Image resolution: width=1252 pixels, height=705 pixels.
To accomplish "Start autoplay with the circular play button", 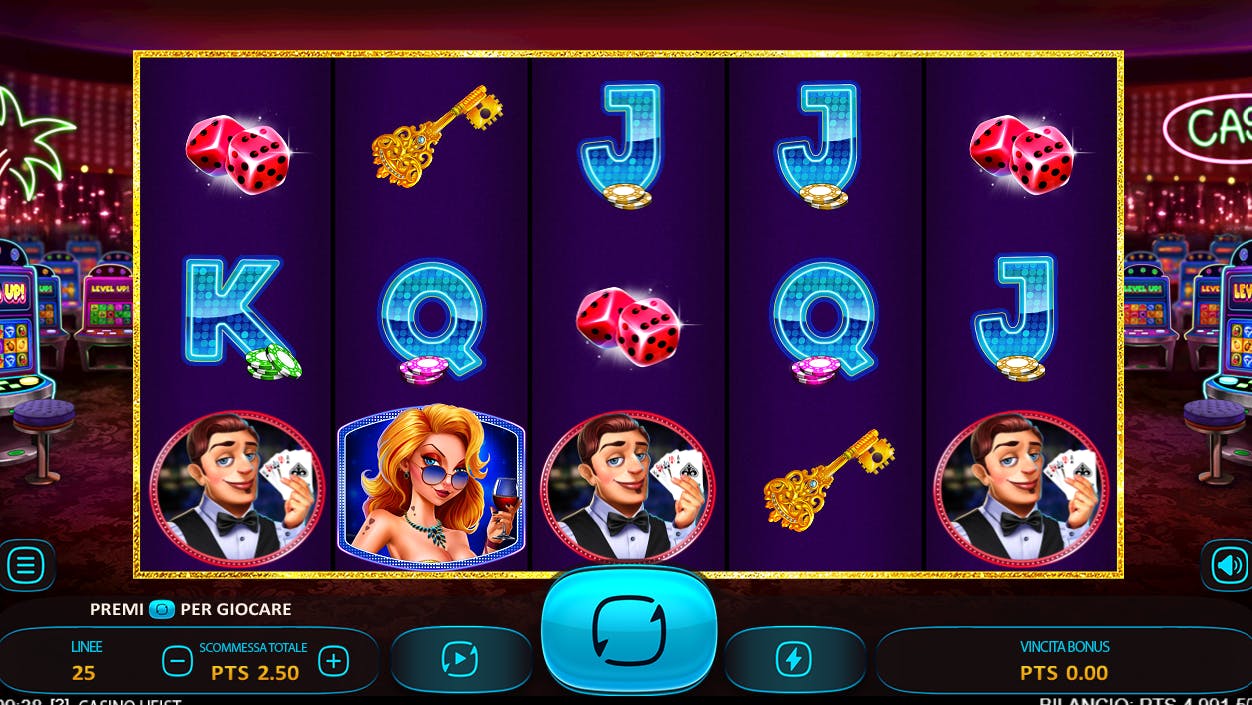I will pyautogui.click(x=460, y=659).
